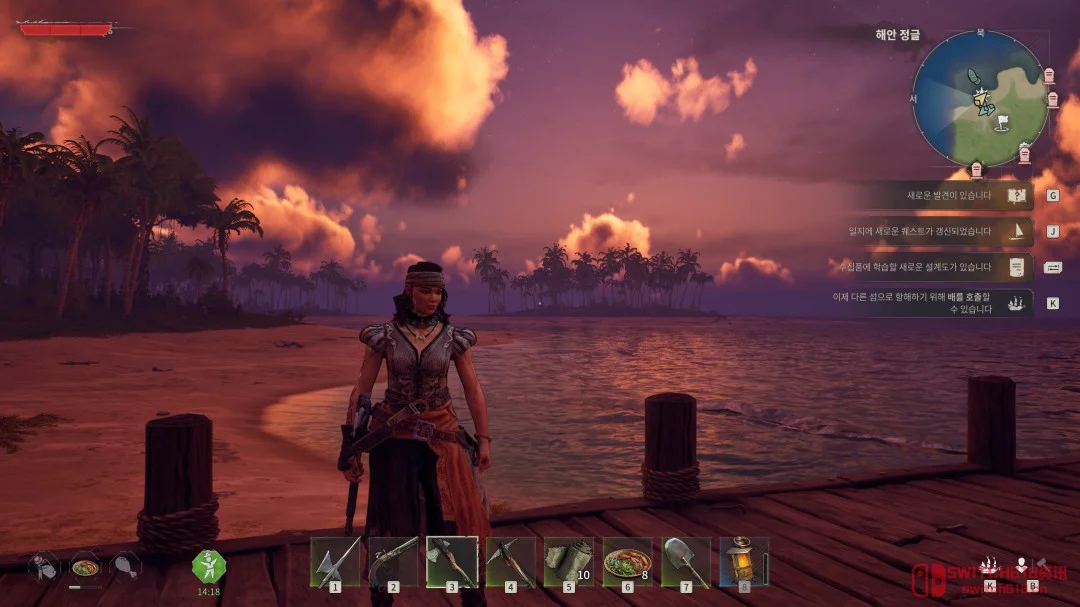The height and width of the screenshot is (607, 1080).
Task: Click the summon ship notification
Action: [x=930, y=303]
